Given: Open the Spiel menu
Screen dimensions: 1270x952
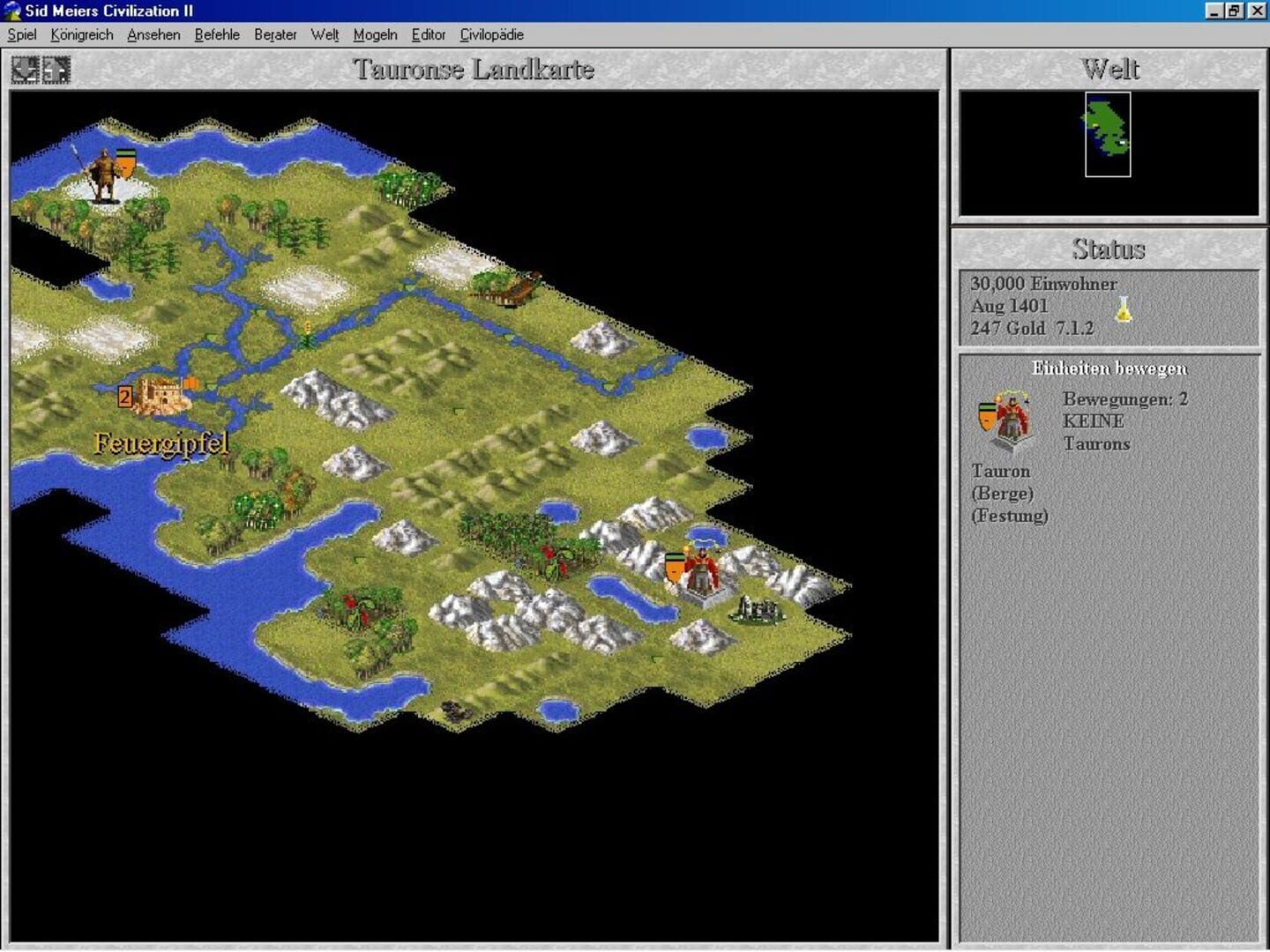Looking at the screenshot, I should (x=21, y=34).
